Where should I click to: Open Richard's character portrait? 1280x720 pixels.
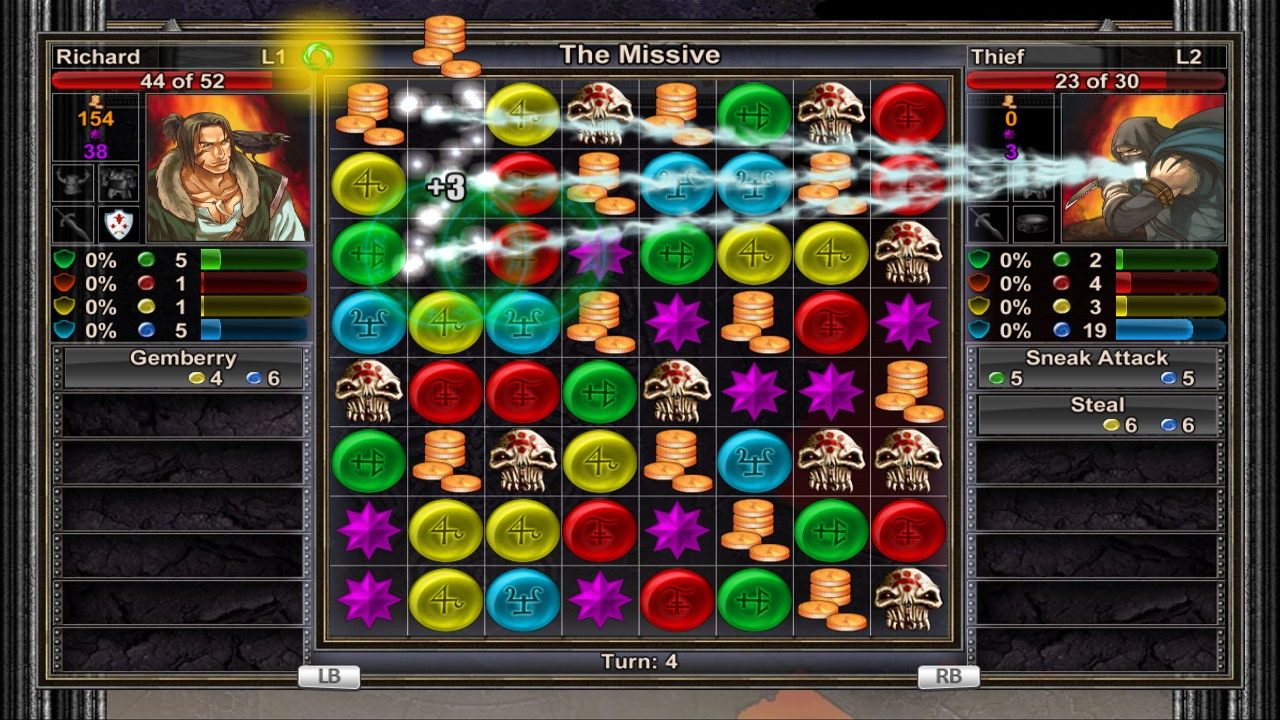(228, 168)
